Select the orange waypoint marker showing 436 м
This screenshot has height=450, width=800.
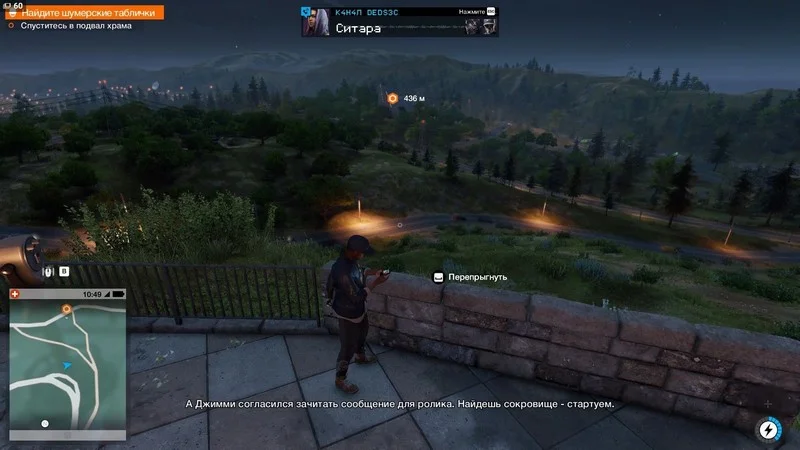tap(393, 98)
